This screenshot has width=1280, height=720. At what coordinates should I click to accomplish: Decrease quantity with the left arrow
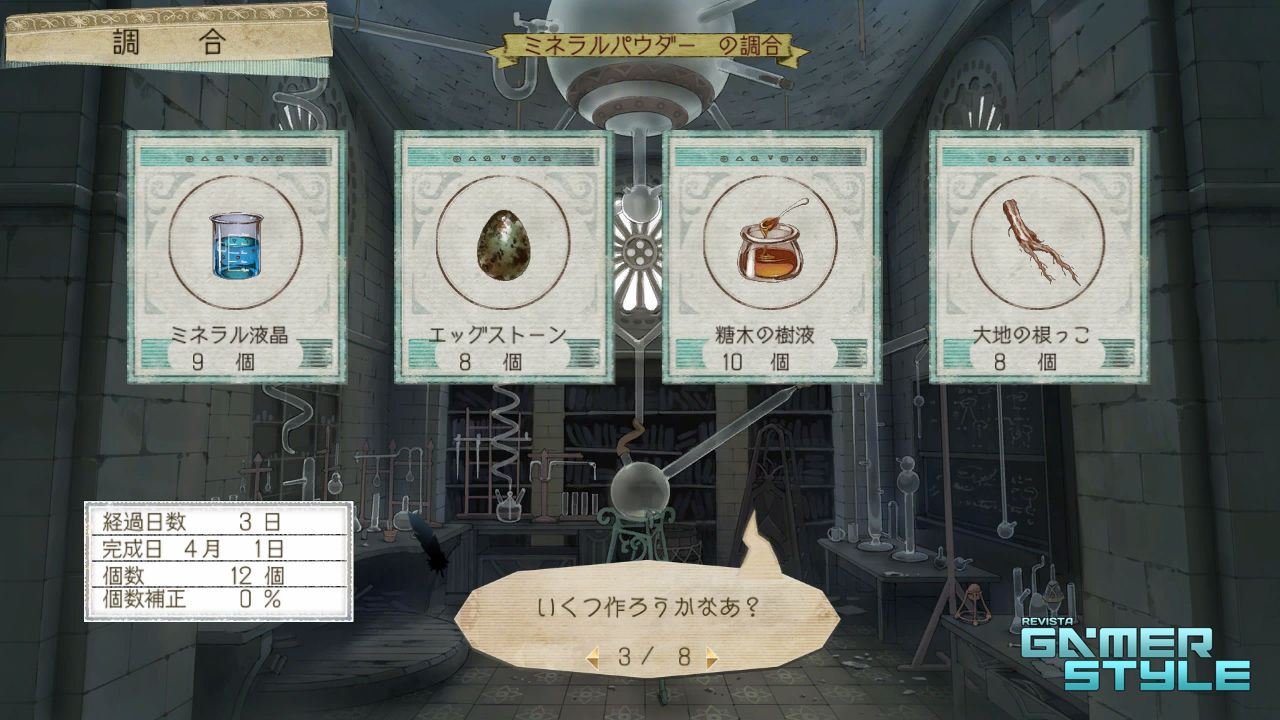pyautogui.click(x=593, y=657)
